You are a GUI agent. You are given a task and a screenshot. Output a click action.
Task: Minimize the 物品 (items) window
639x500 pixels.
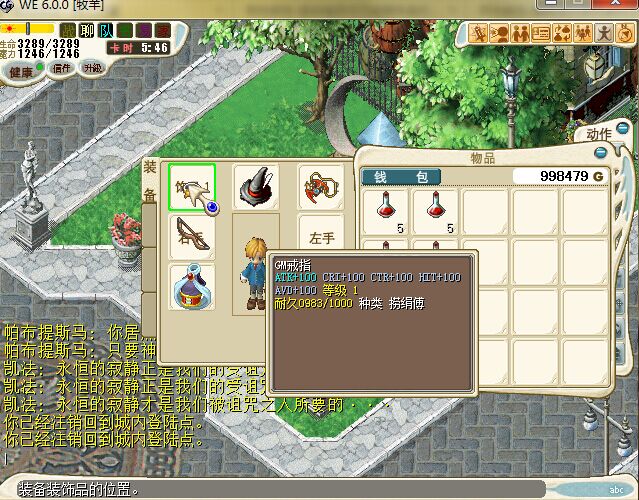click(600, 153)
